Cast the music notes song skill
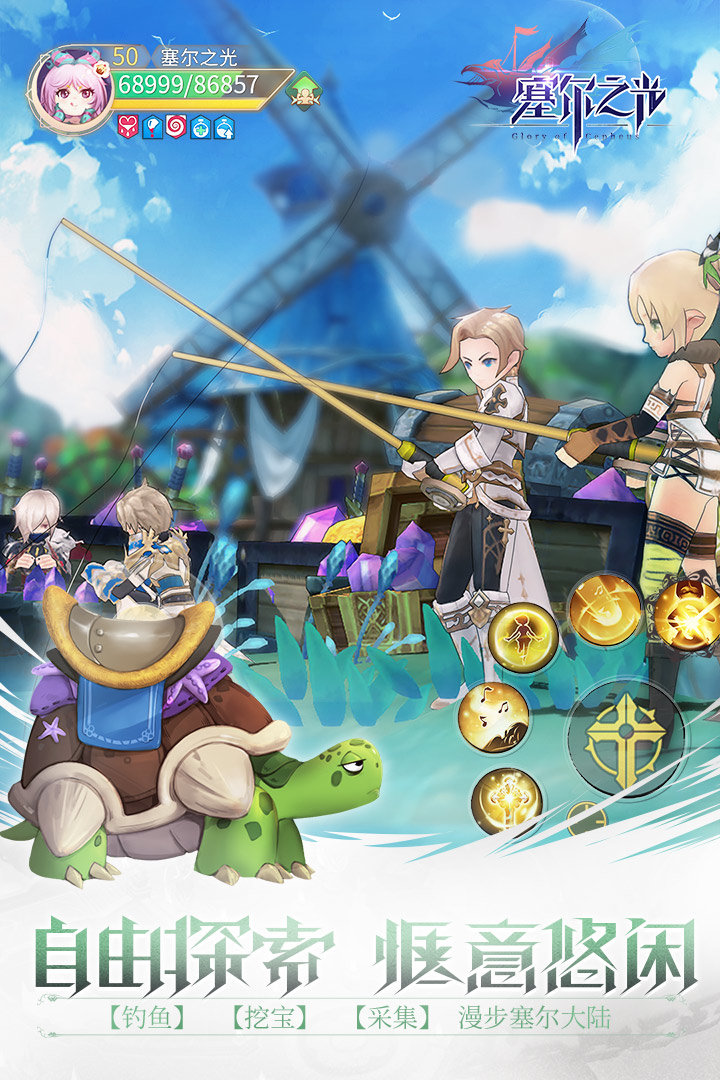 tap(493, 716)
